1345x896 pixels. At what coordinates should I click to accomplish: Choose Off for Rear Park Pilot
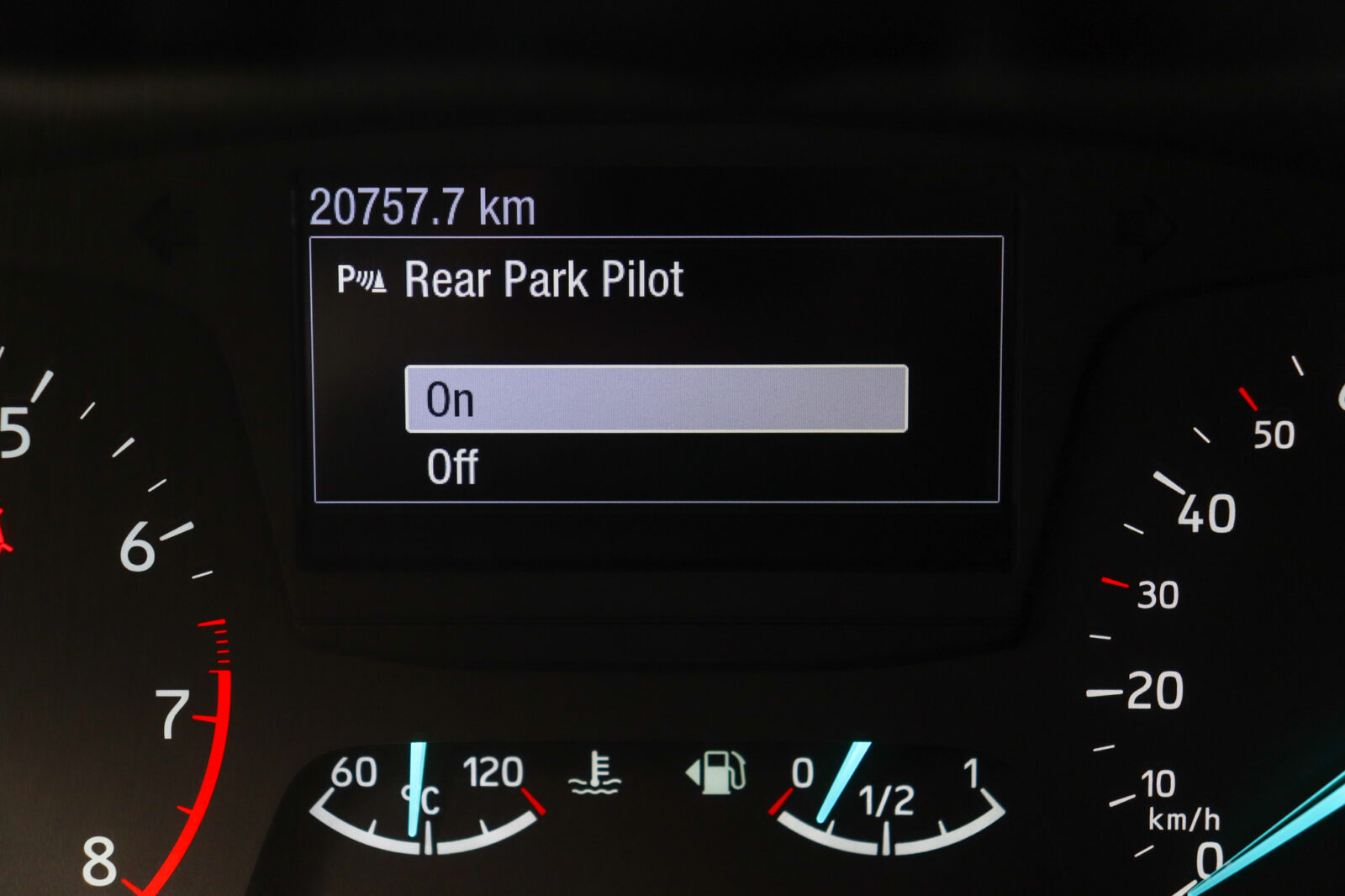(452, 467)
